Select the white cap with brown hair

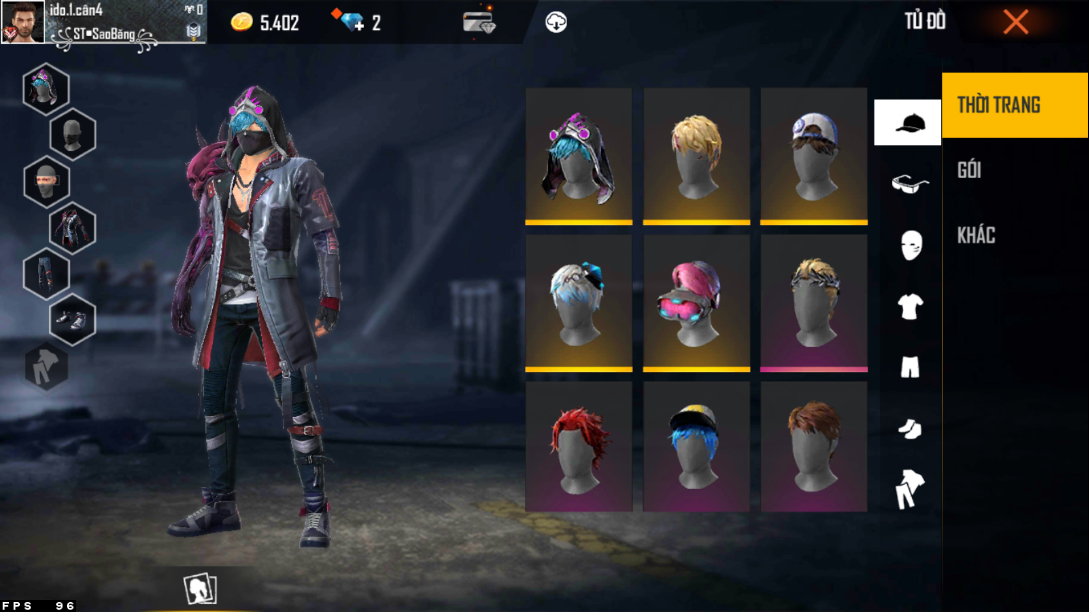[x=814, y=155]
